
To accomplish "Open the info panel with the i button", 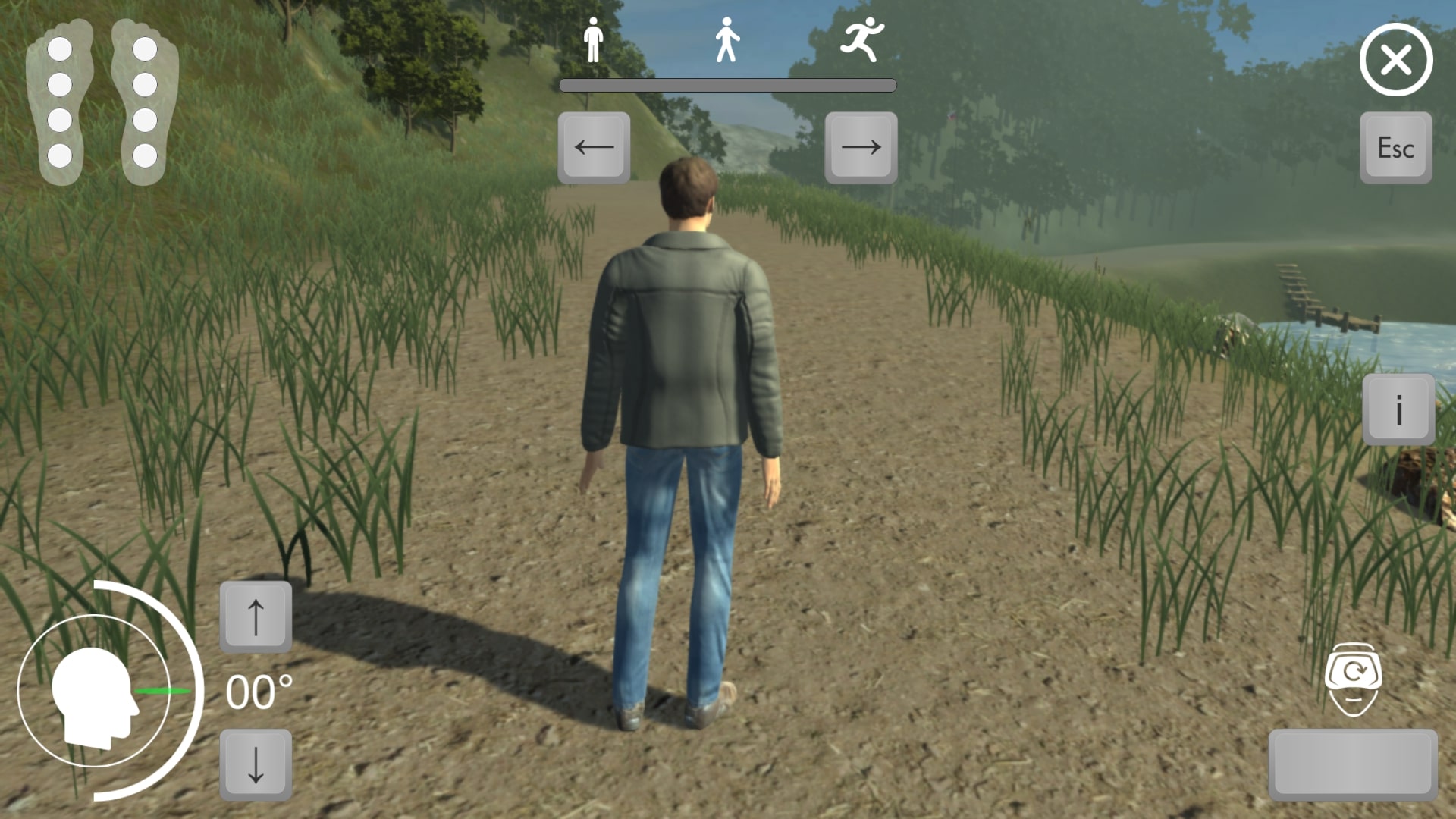I will pyautogui.click(x=1398, y=409).
